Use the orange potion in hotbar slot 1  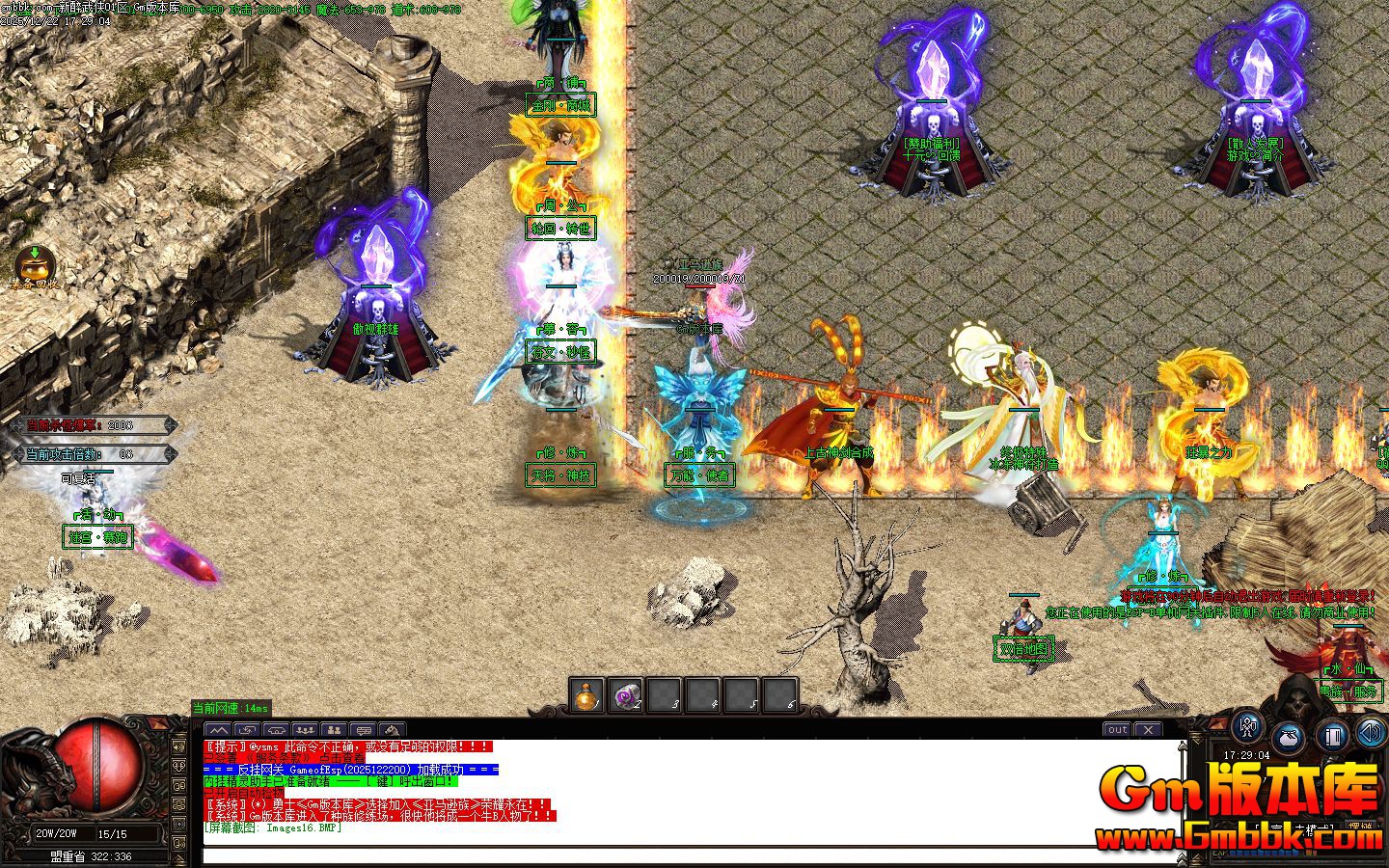point(586,695)
